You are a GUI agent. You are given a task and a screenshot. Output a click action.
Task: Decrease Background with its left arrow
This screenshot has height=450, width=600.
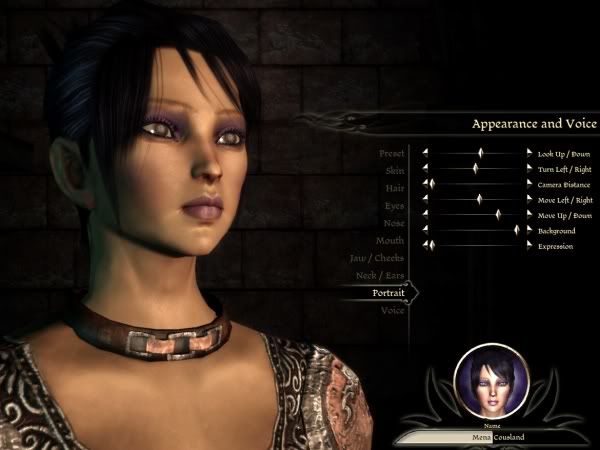click(424, 230)
